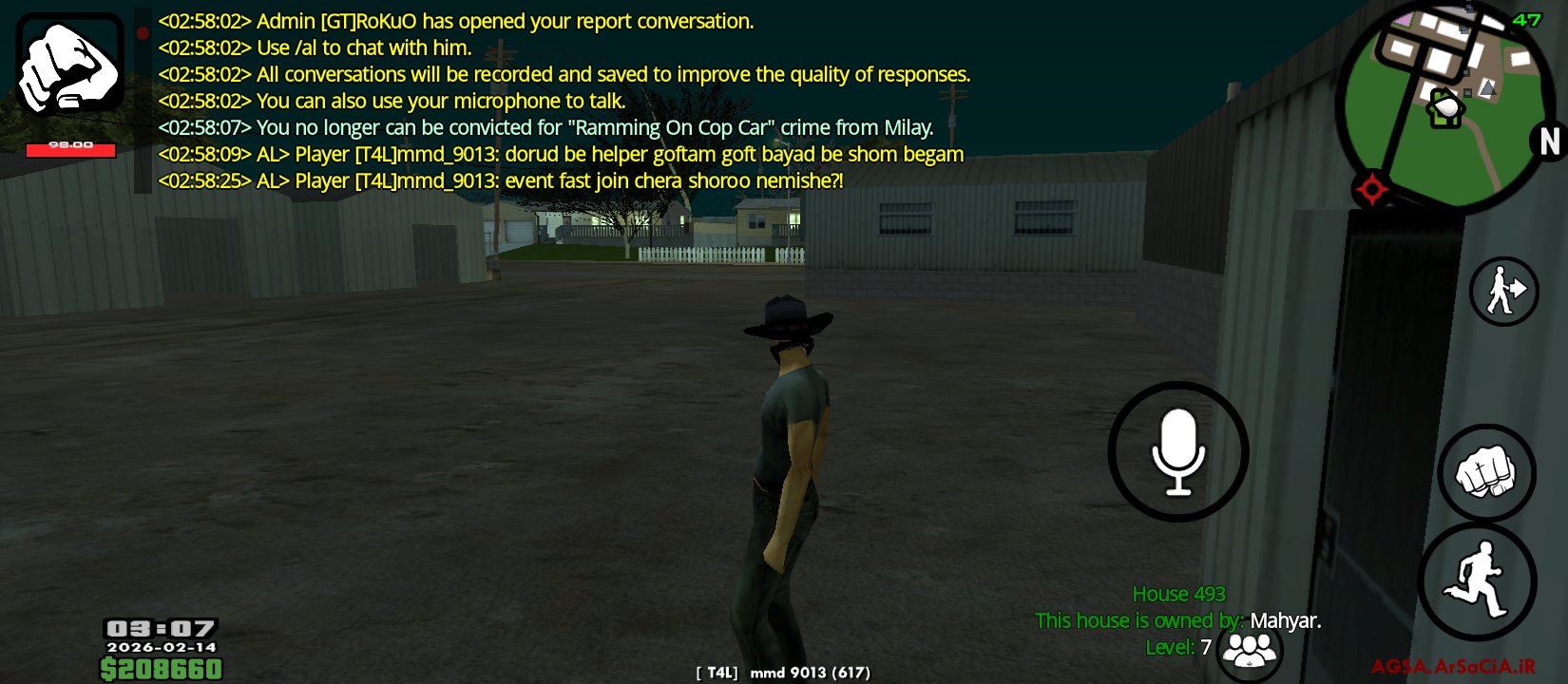Tap the Milay crime notification message
The width and height of the screenshot is (1568, 684).
(x=545, y=126)
